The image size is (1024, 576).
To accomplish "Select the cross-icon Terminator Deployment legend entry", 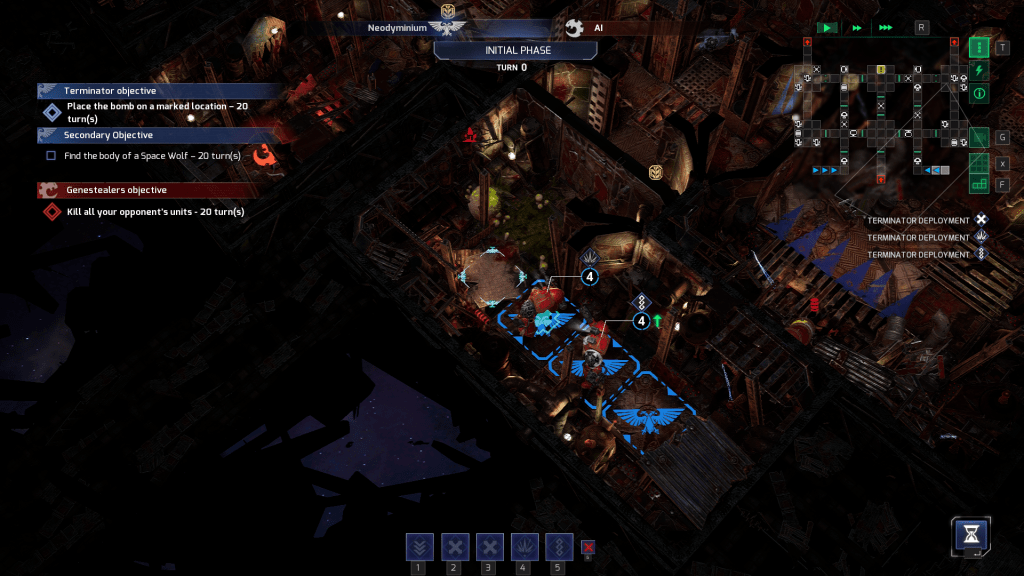I will coord(981,220).
